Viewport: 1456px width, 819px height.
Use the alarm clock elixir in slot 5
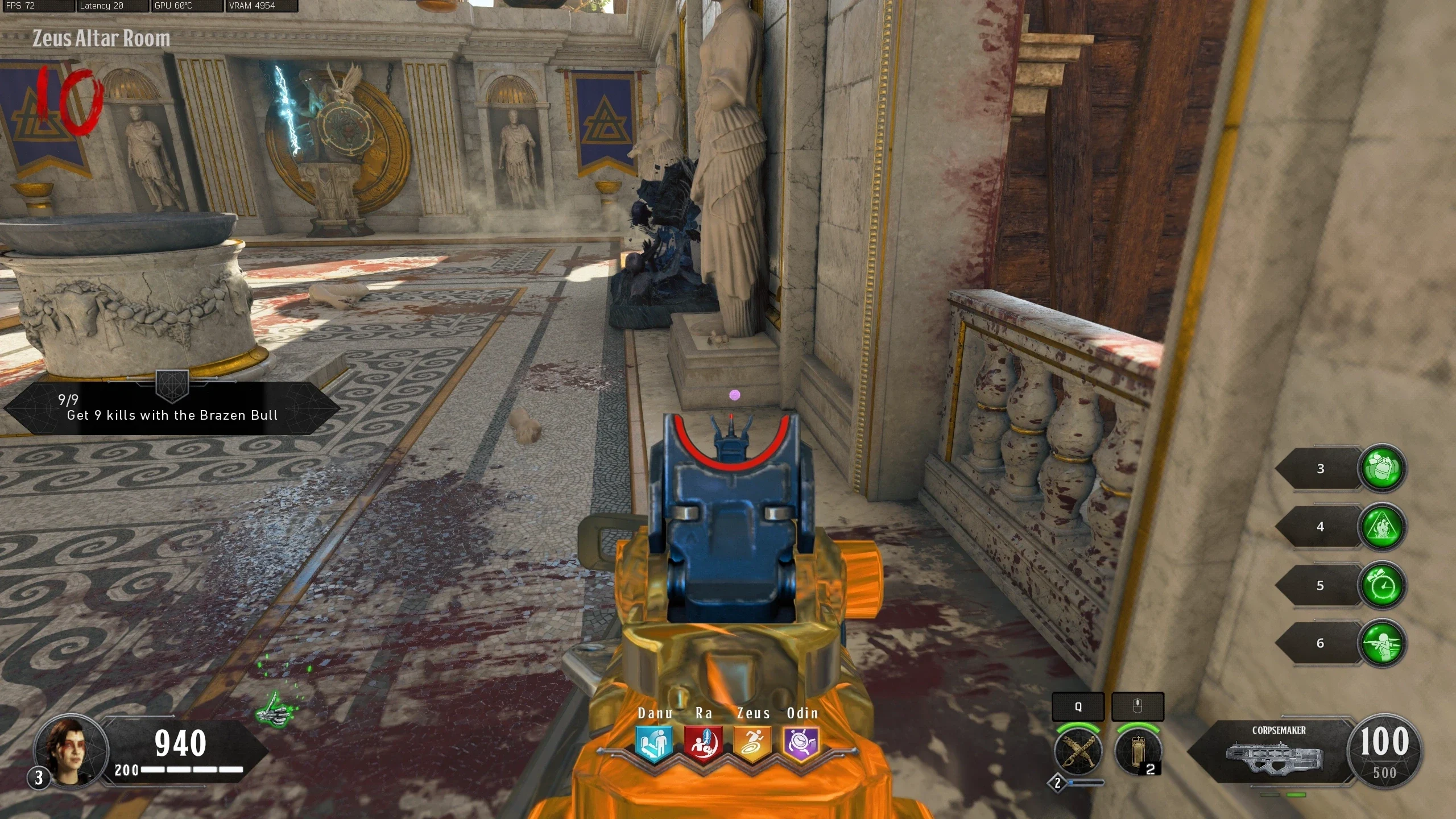pos(1382,586)
